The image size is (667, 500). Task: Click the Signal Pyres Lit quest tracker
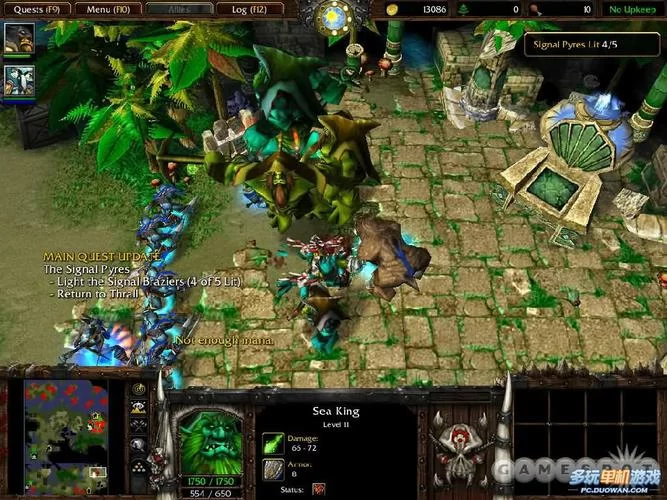[x=592, y=43]
